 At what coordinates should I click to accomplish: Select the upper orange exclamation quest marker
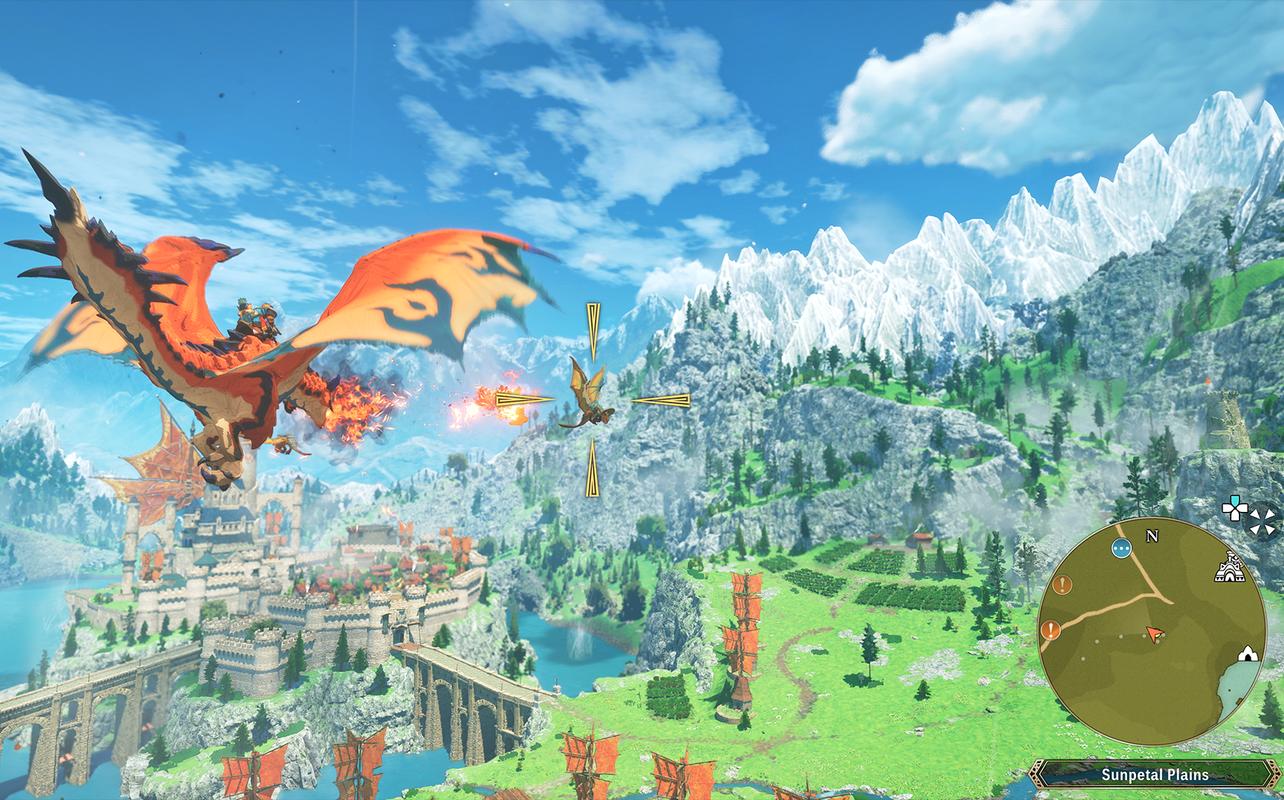tap(1062, 584)
